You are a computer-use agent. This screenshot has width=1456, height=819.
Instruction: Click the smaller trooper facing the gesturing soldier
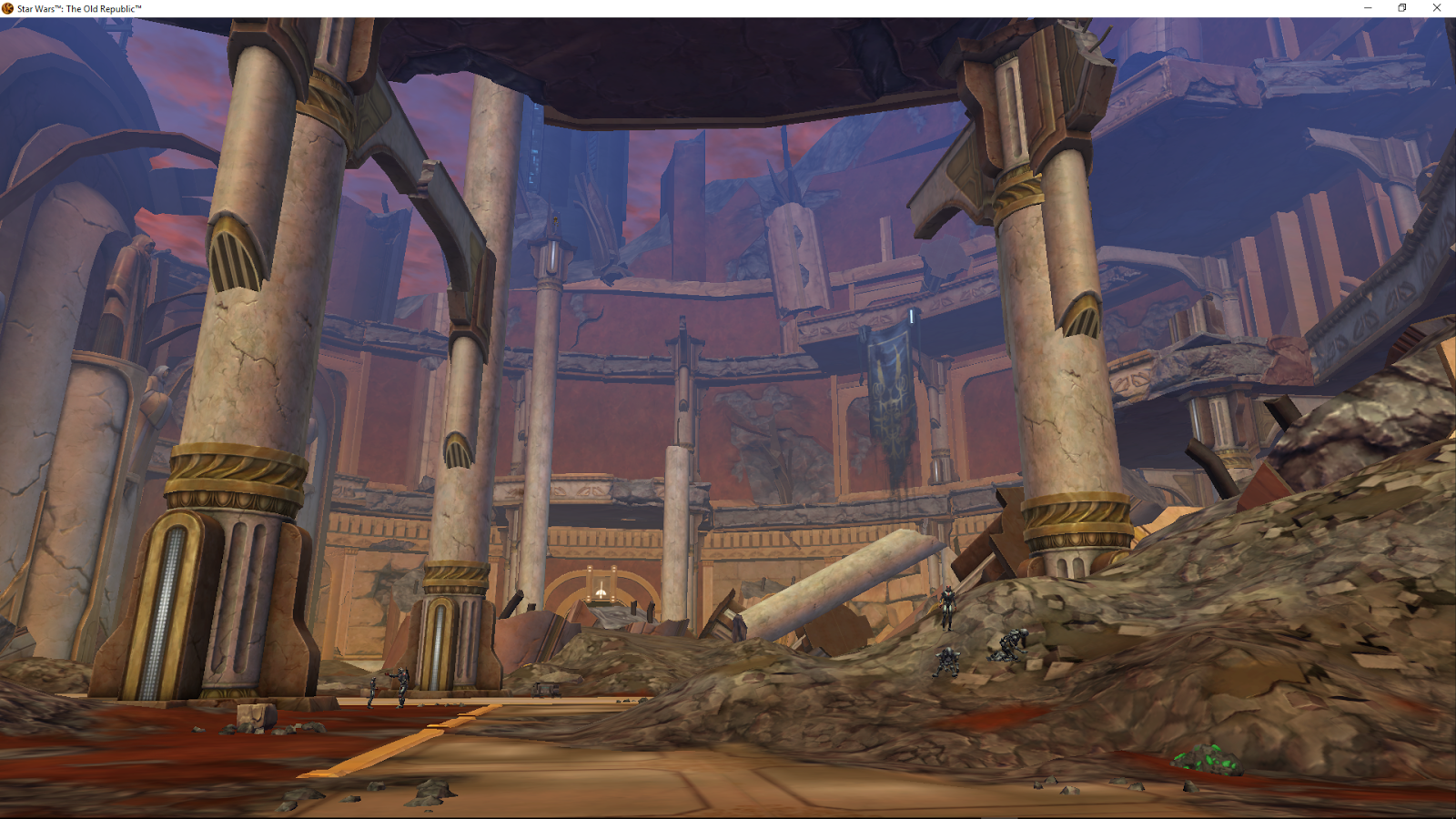pos(372,692)
